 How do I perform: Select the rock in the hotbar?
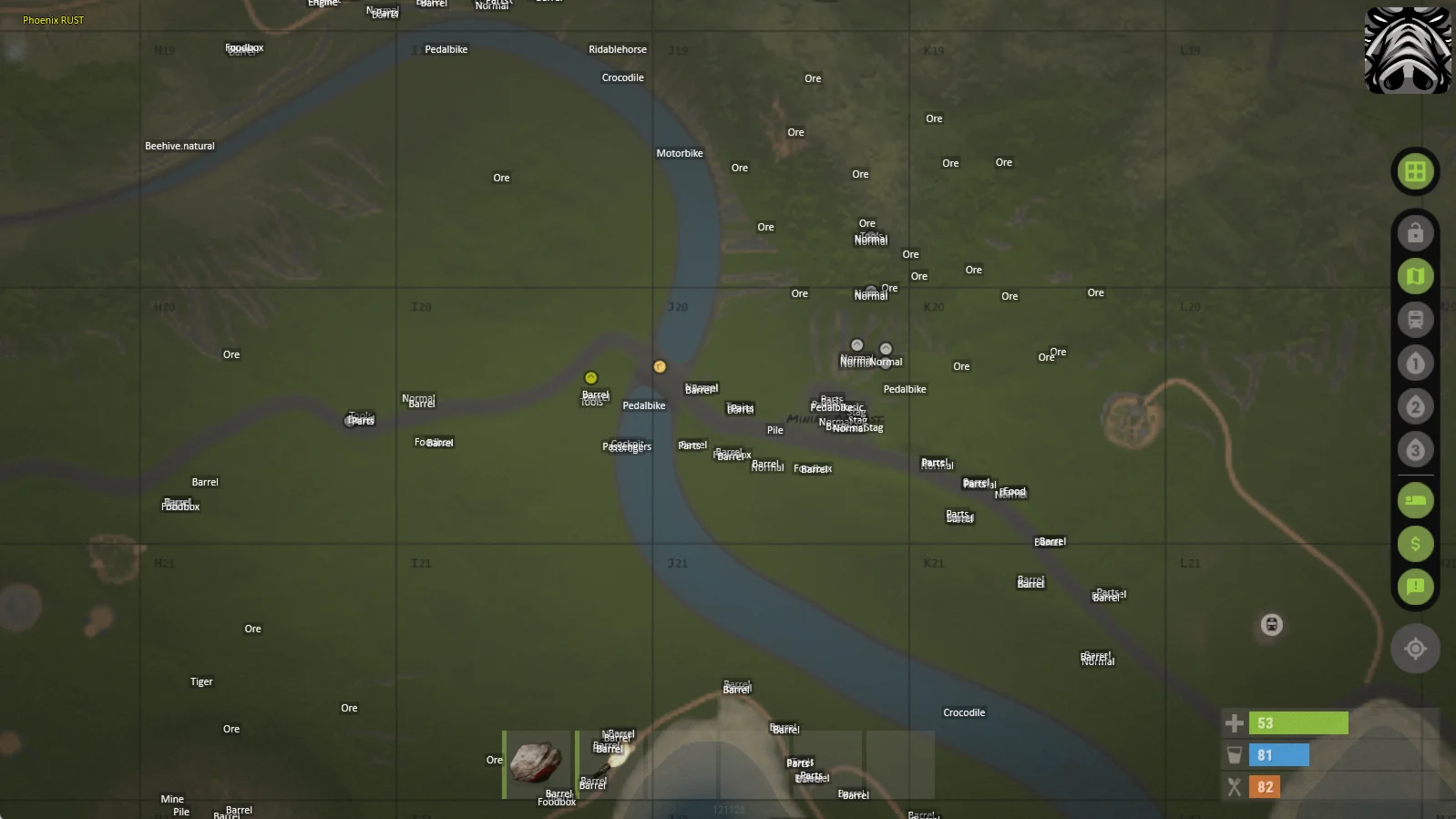click(x=537, y=763)
